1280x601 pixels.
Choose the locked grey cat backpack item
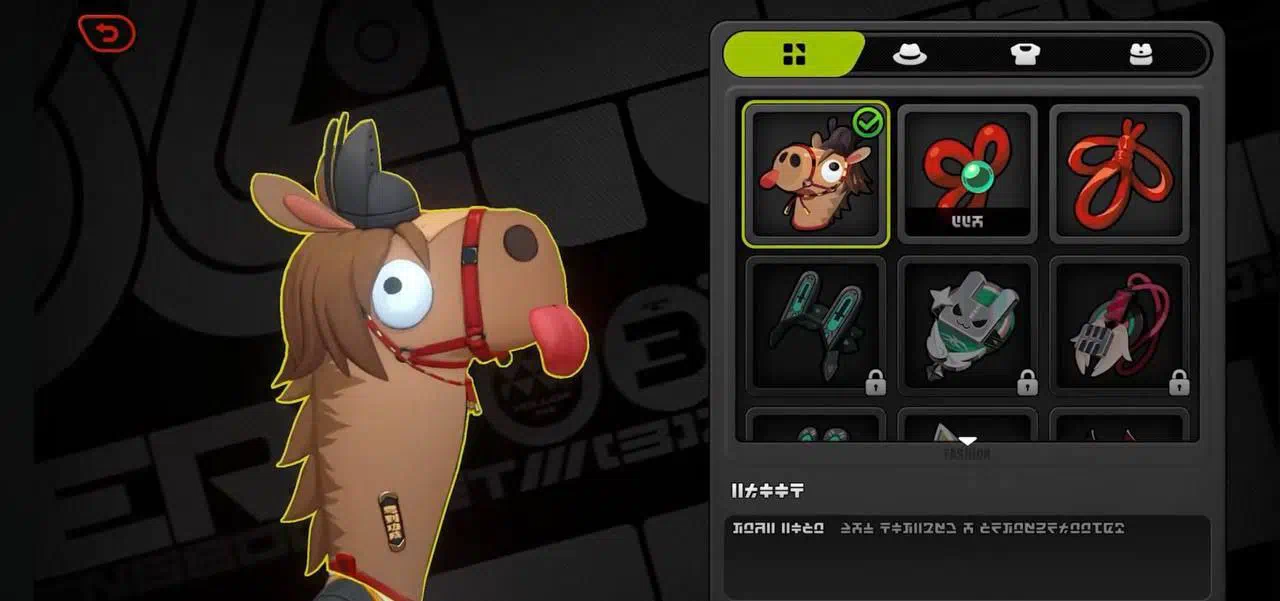967,324
